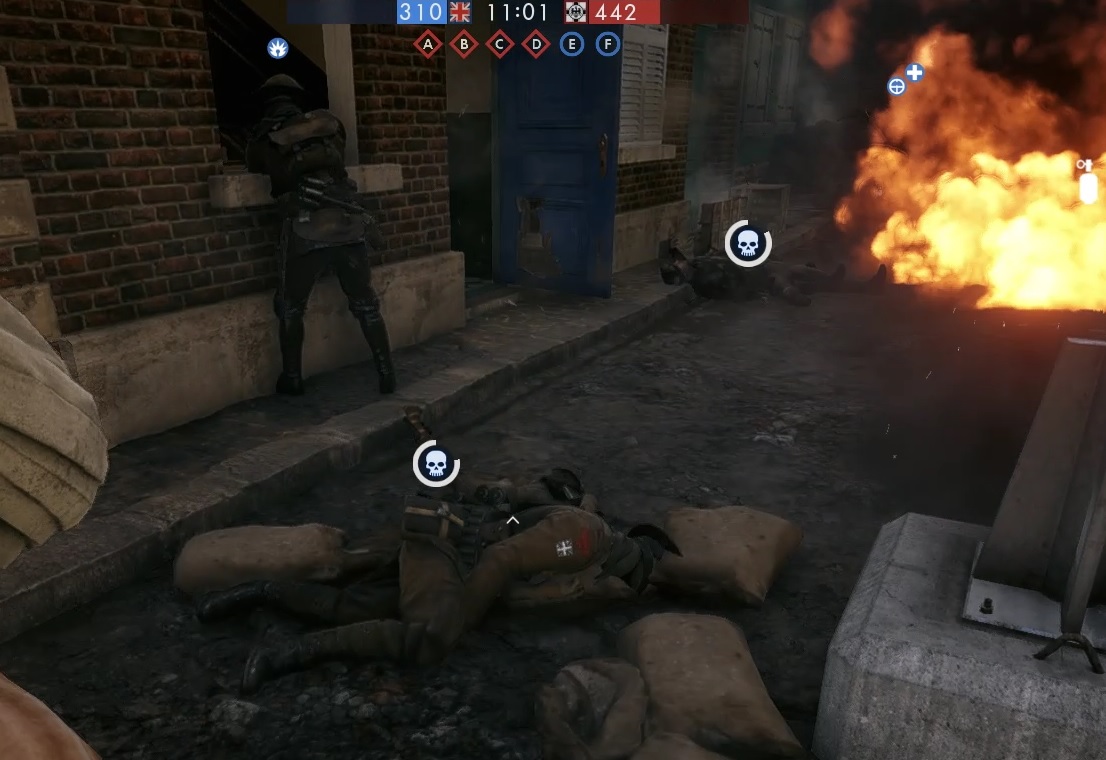Click the British flag team icon
The width and height of the screenshot is (1106, 760).
click(460, 12)
